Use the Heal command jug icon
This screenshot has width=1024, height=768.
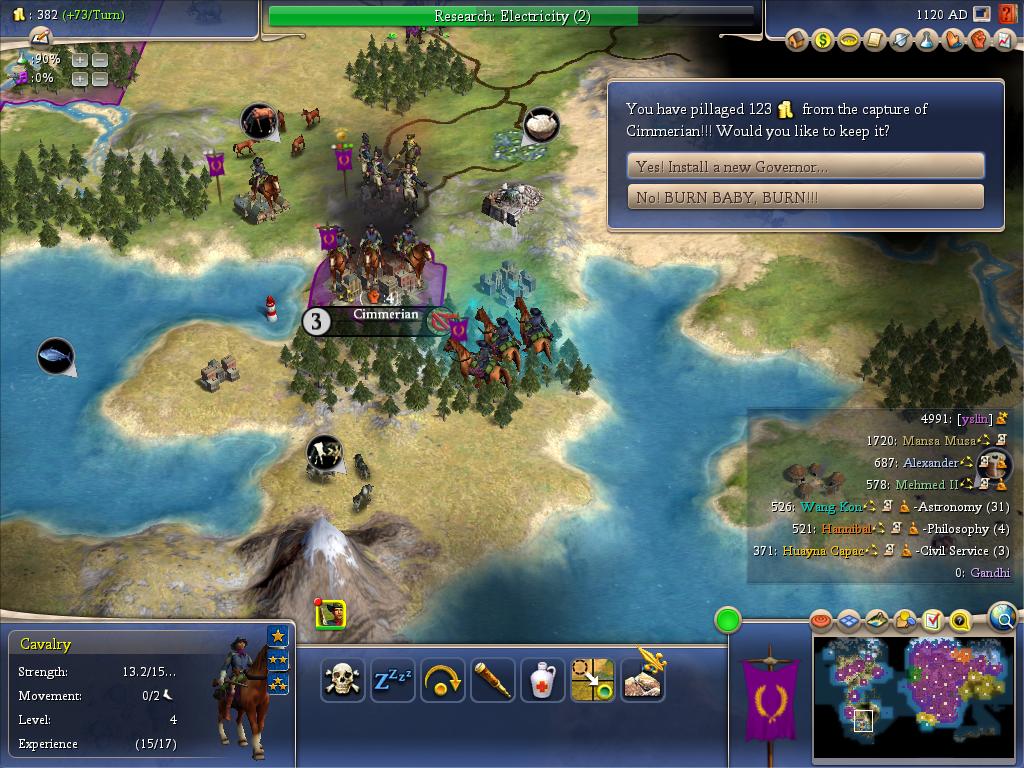(542, 681)
